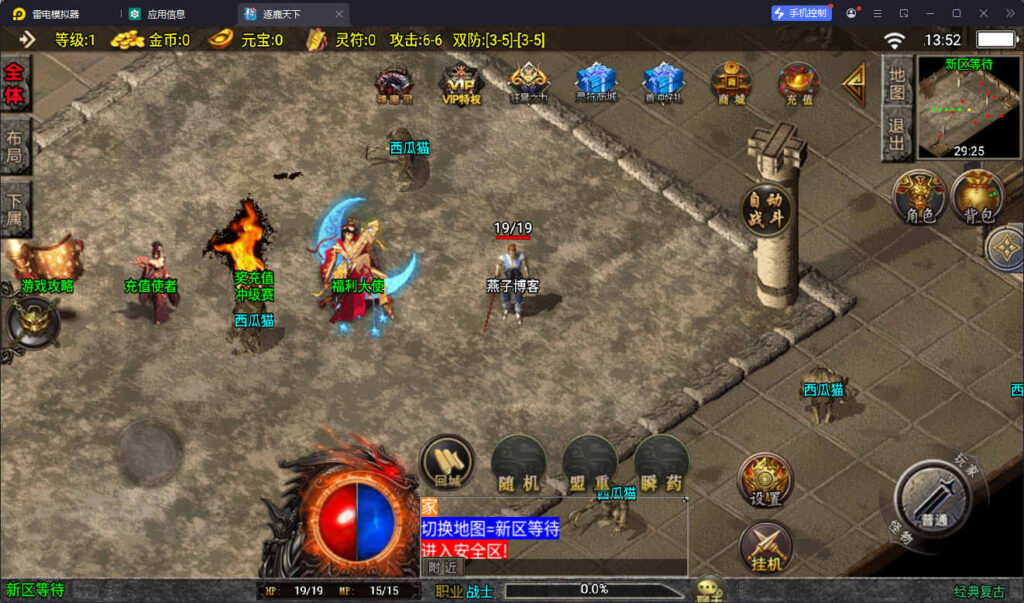Start 挂机 auto-farming
Image resolution: width=1024 pixels, height=603 pixels.
tap(765, 549)
